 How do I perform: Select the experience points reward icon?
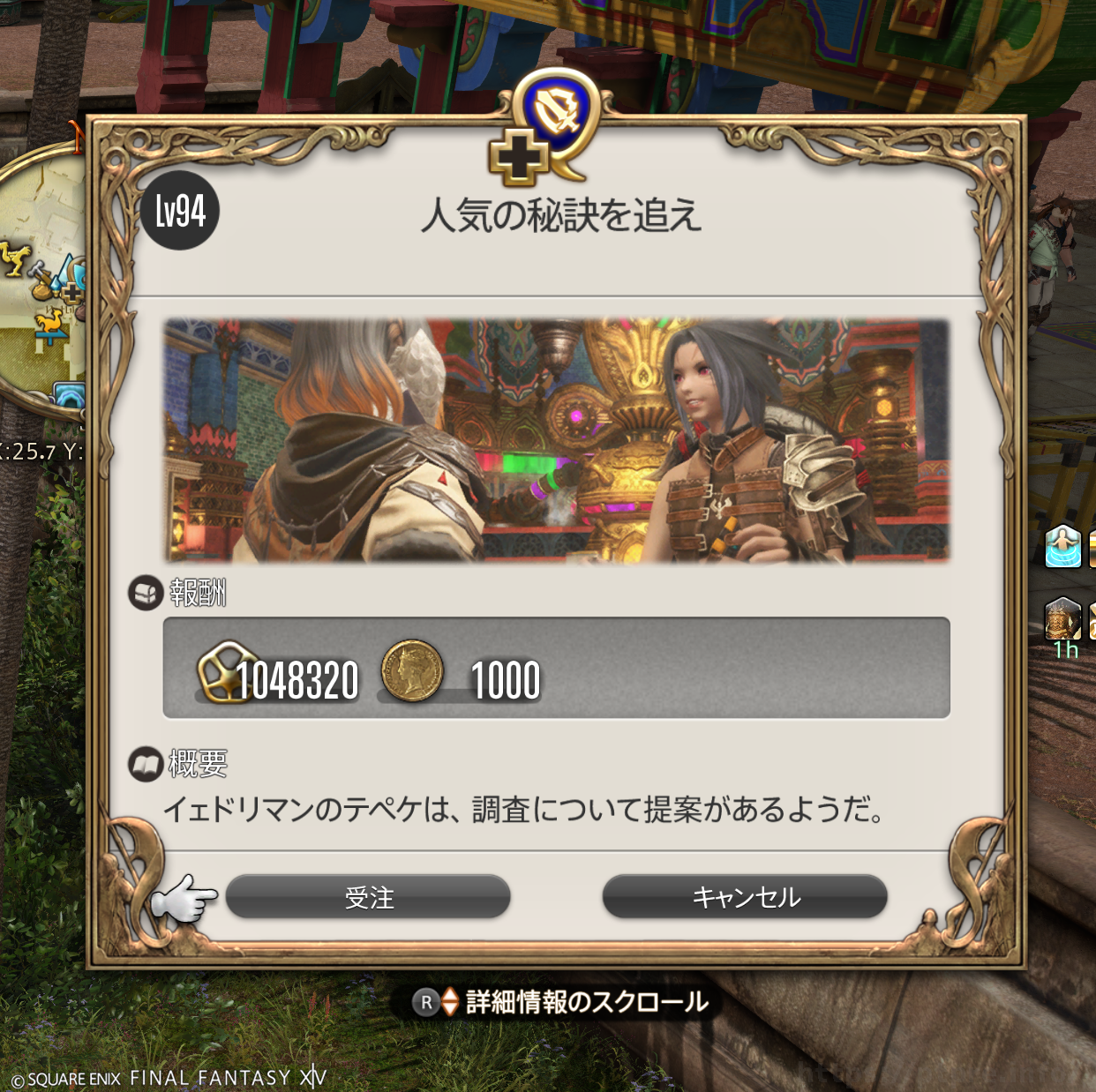[224, 671]
